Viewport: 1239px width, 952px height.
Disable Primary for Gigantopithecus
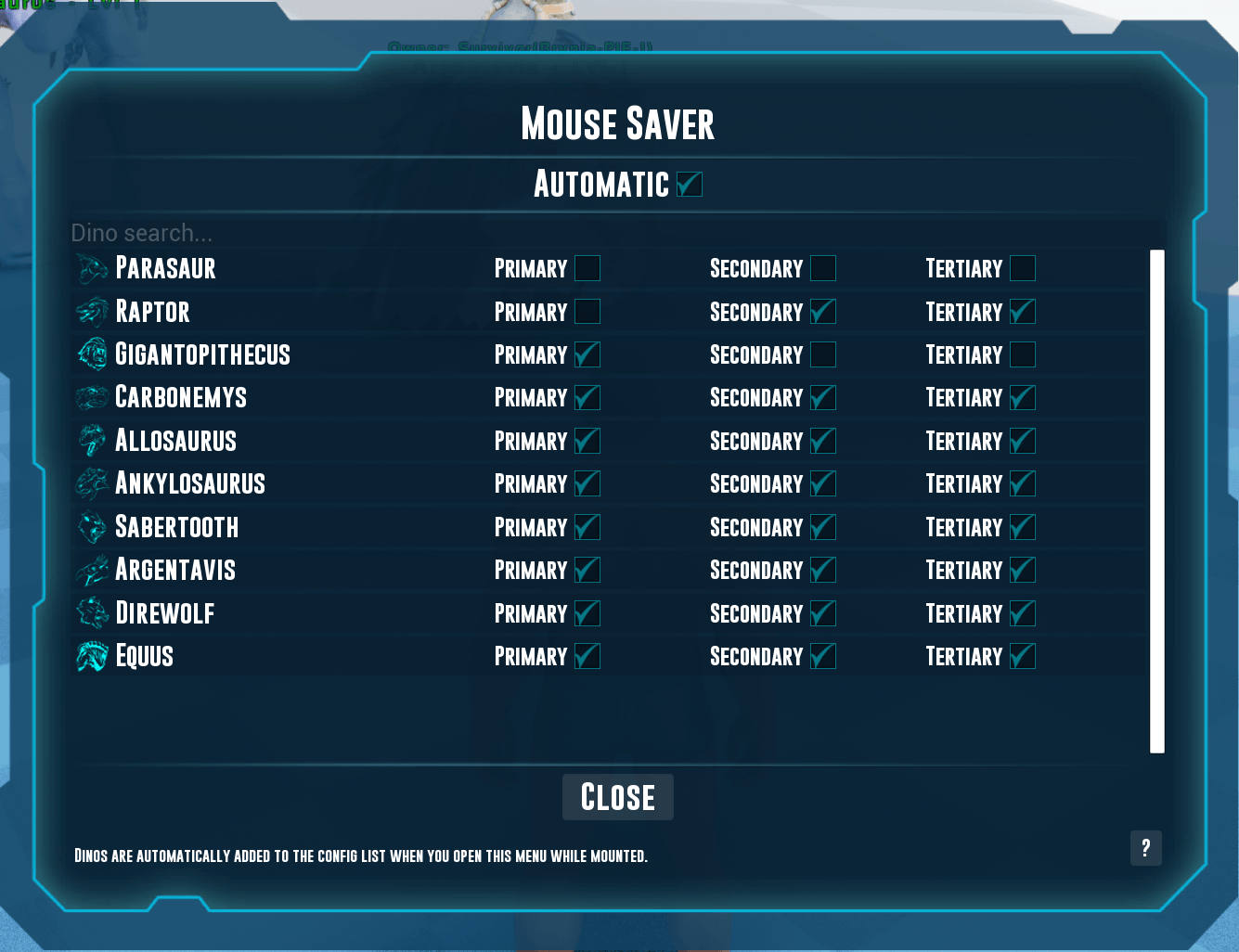[x=587, y=354]
